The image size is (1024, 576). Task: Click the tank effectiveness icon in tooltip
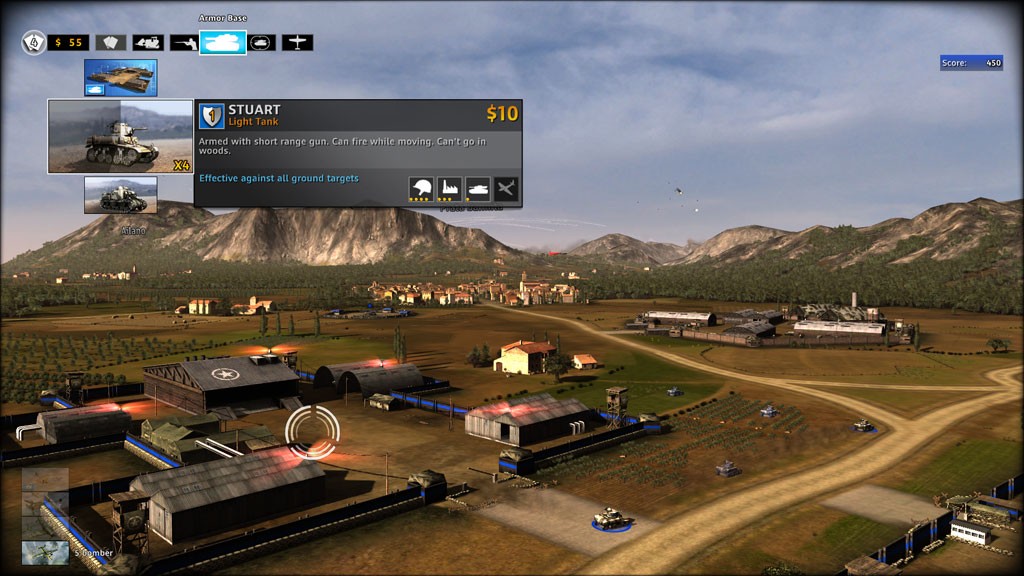click(x=478, y=189)
